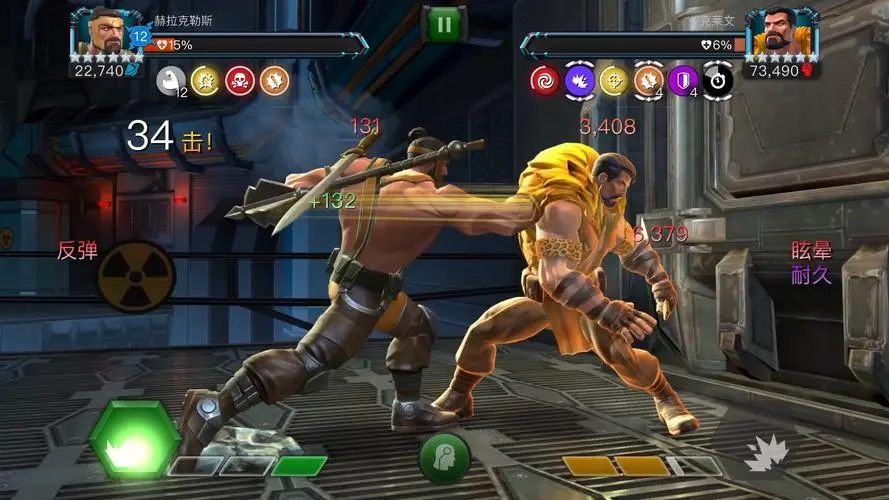Inspect the purple burst effect icon
The width and height of the screenshot is (889, 500).
pyautogui.click(x=579, y=81)
